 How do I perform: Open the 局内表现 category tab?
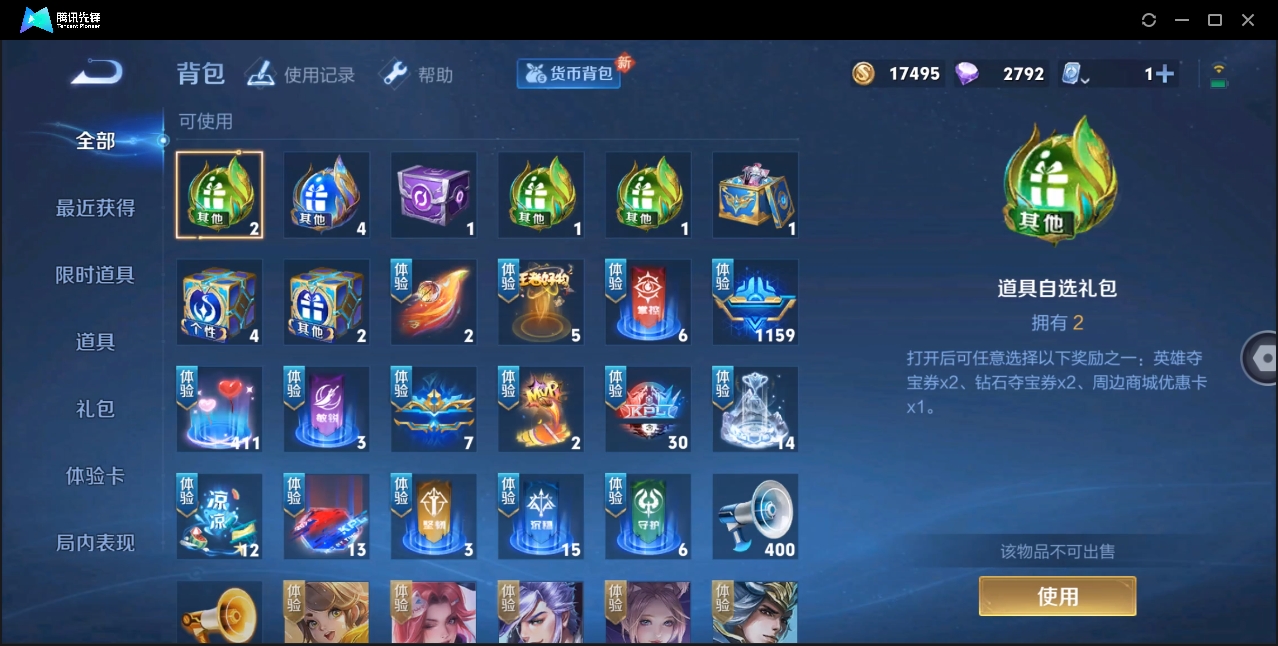95,543
